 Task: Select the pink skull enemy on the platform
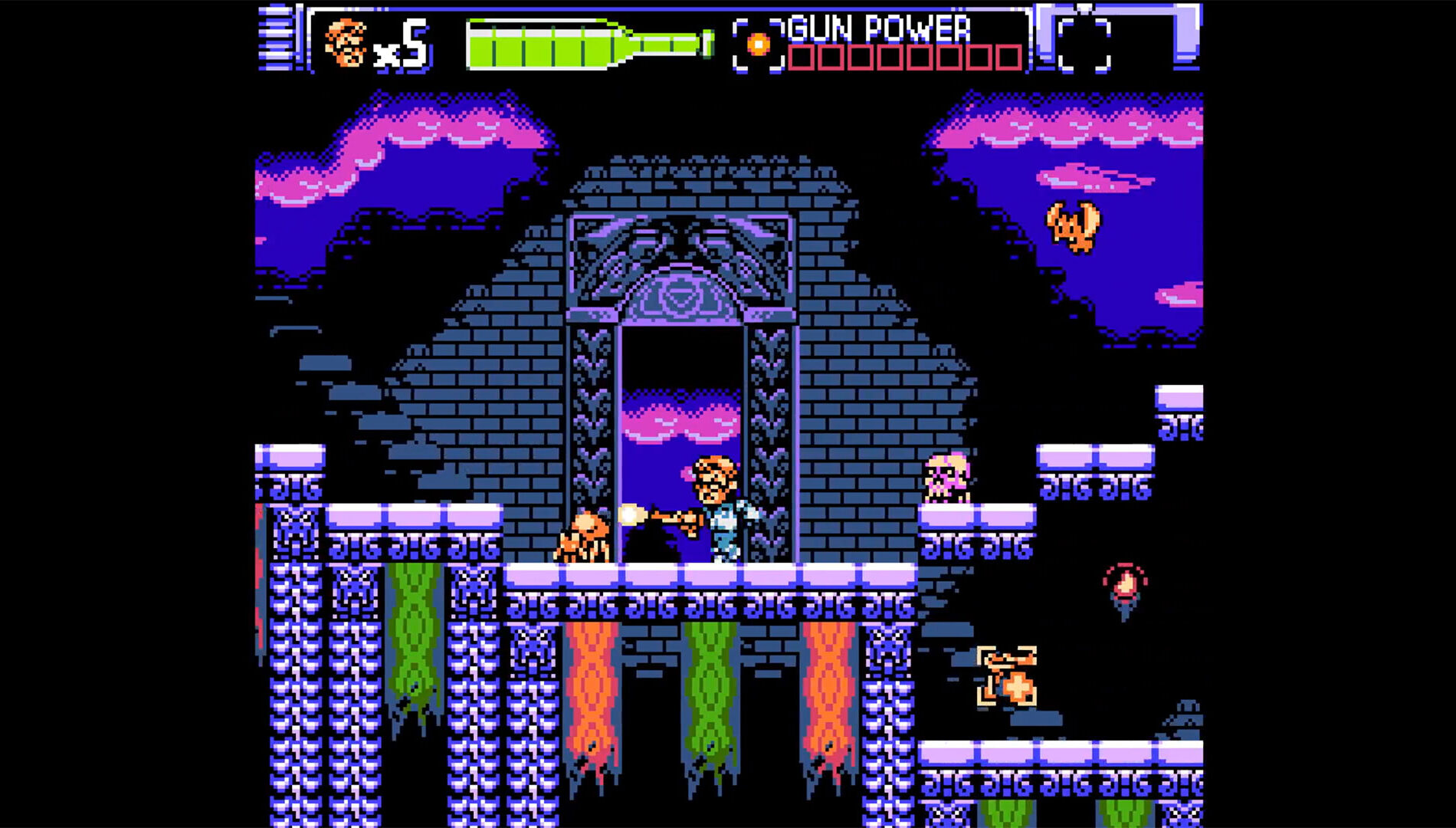946,479
